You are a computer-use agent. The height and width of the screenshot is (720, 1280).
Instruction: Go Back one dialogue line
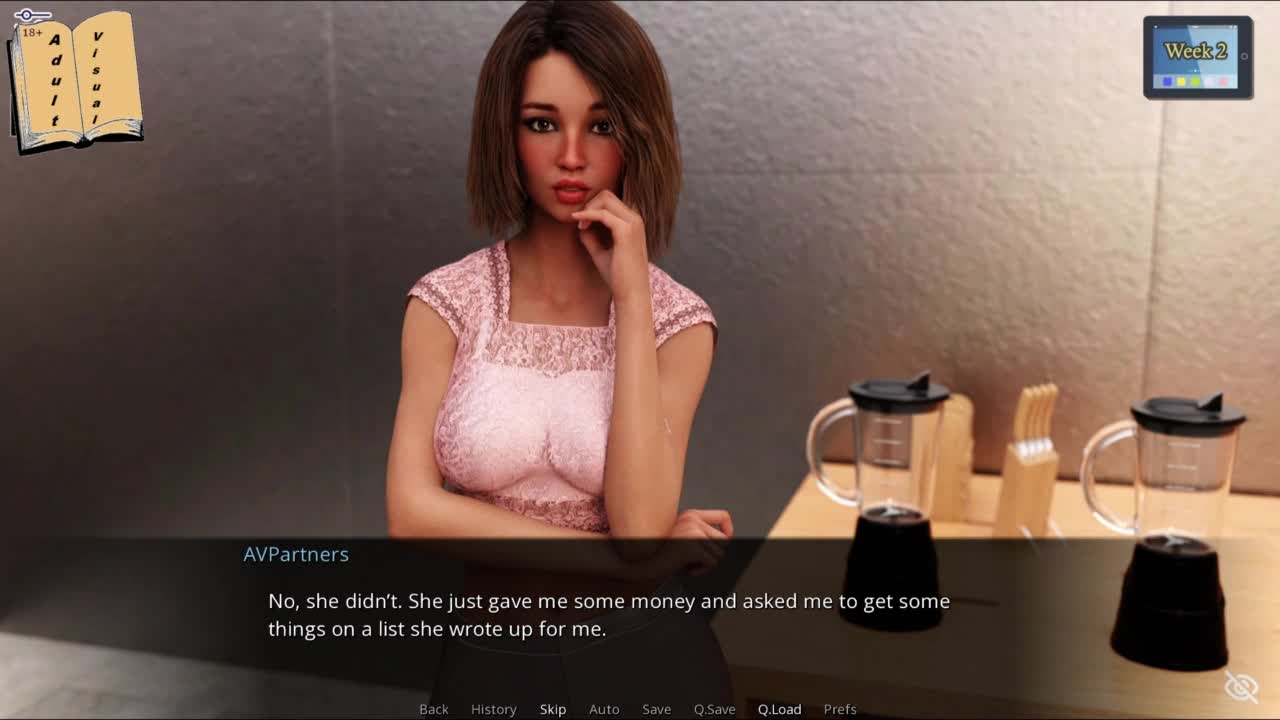(433, 709)
